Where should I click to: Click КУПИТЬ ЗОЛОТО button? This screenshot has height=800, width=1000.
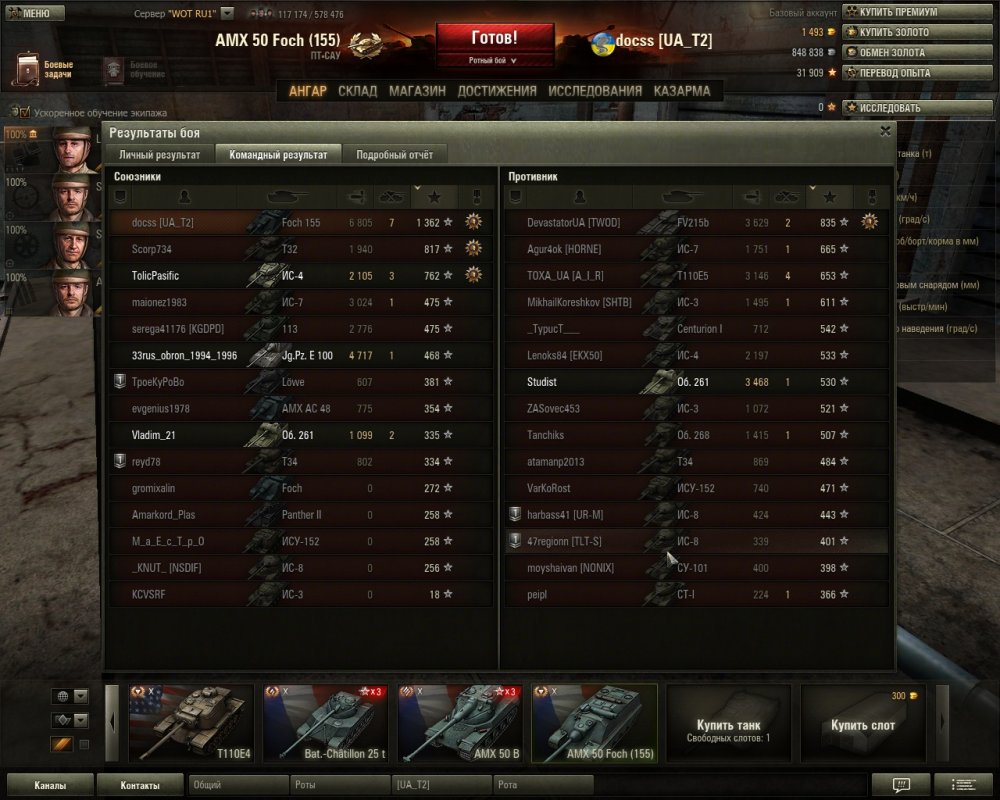click(893, 32)
